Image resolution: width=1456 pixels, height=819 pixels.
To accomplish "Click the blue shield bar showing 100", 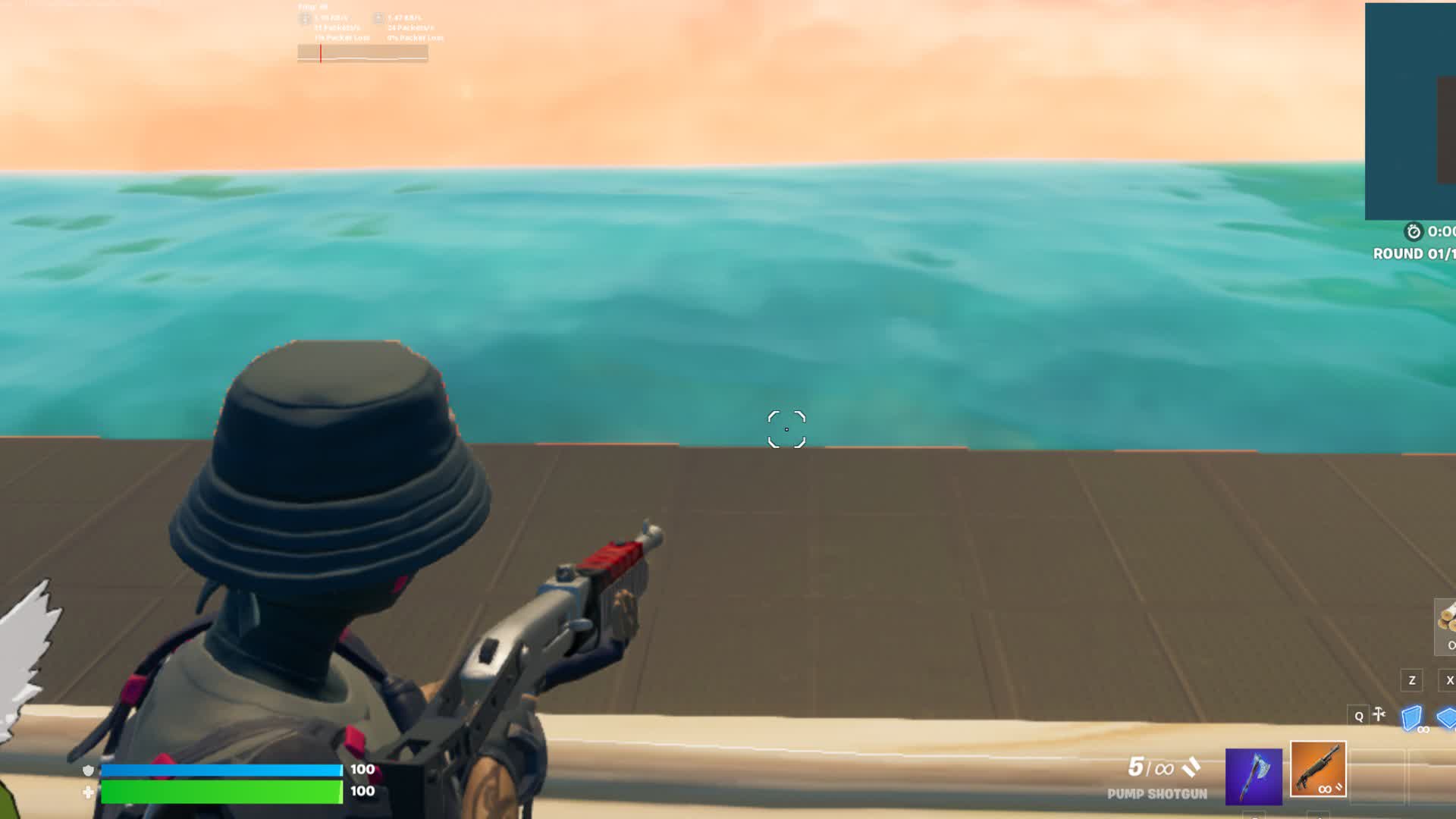I will pos(220,769).
